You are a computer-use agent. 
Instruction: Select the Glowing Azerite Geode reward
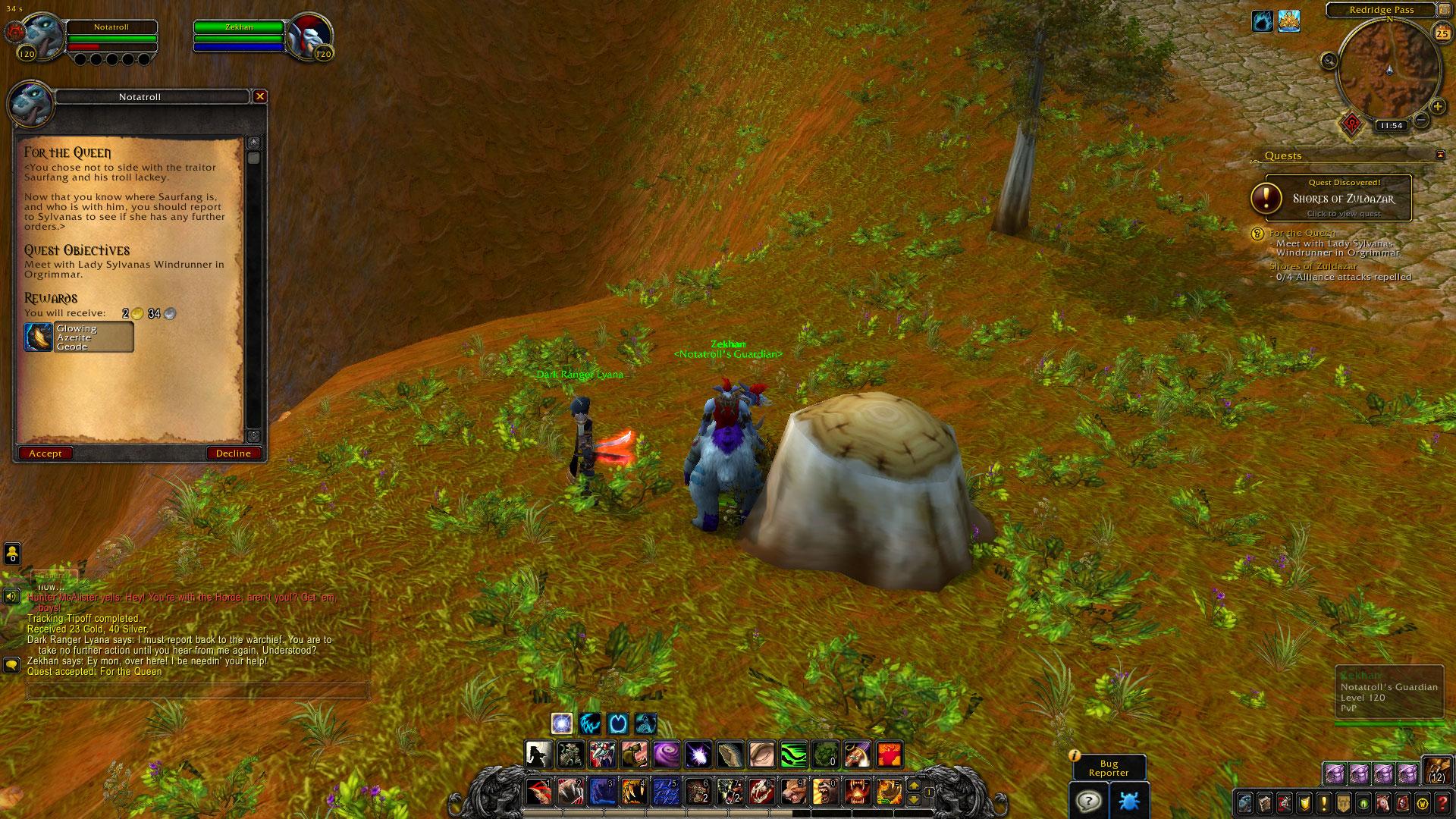[x=79, y=337]
